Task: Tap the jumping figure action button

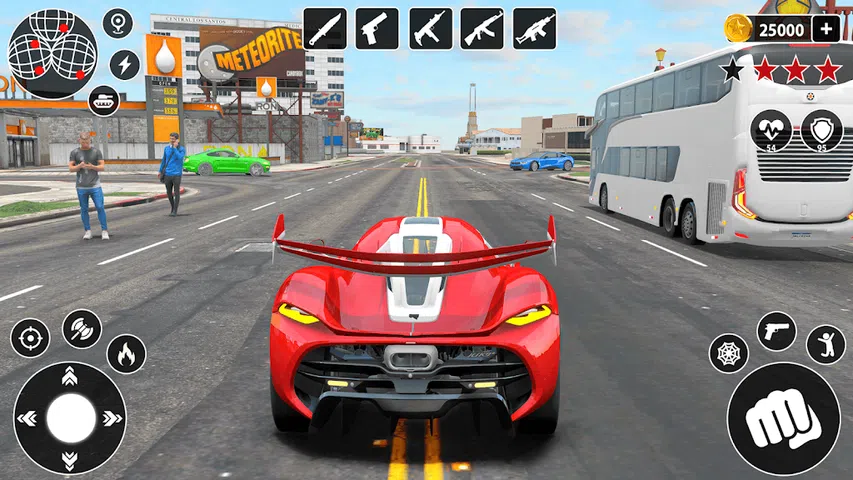Action: tap(825, 344)
